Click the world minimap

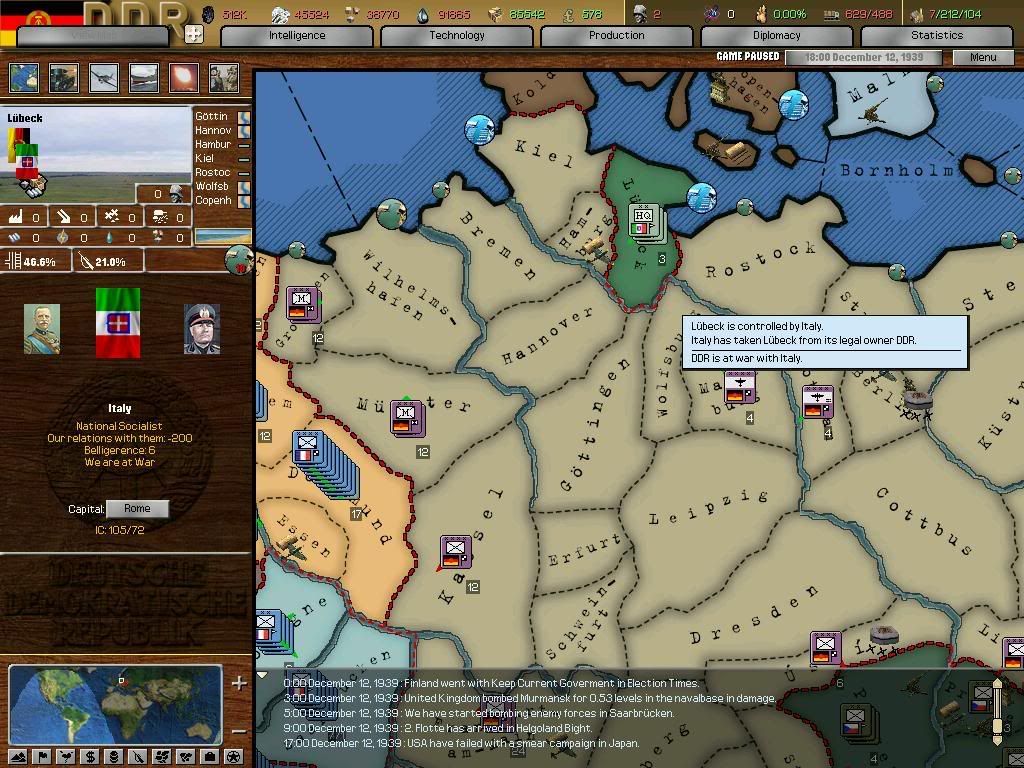tap(115, 704)
